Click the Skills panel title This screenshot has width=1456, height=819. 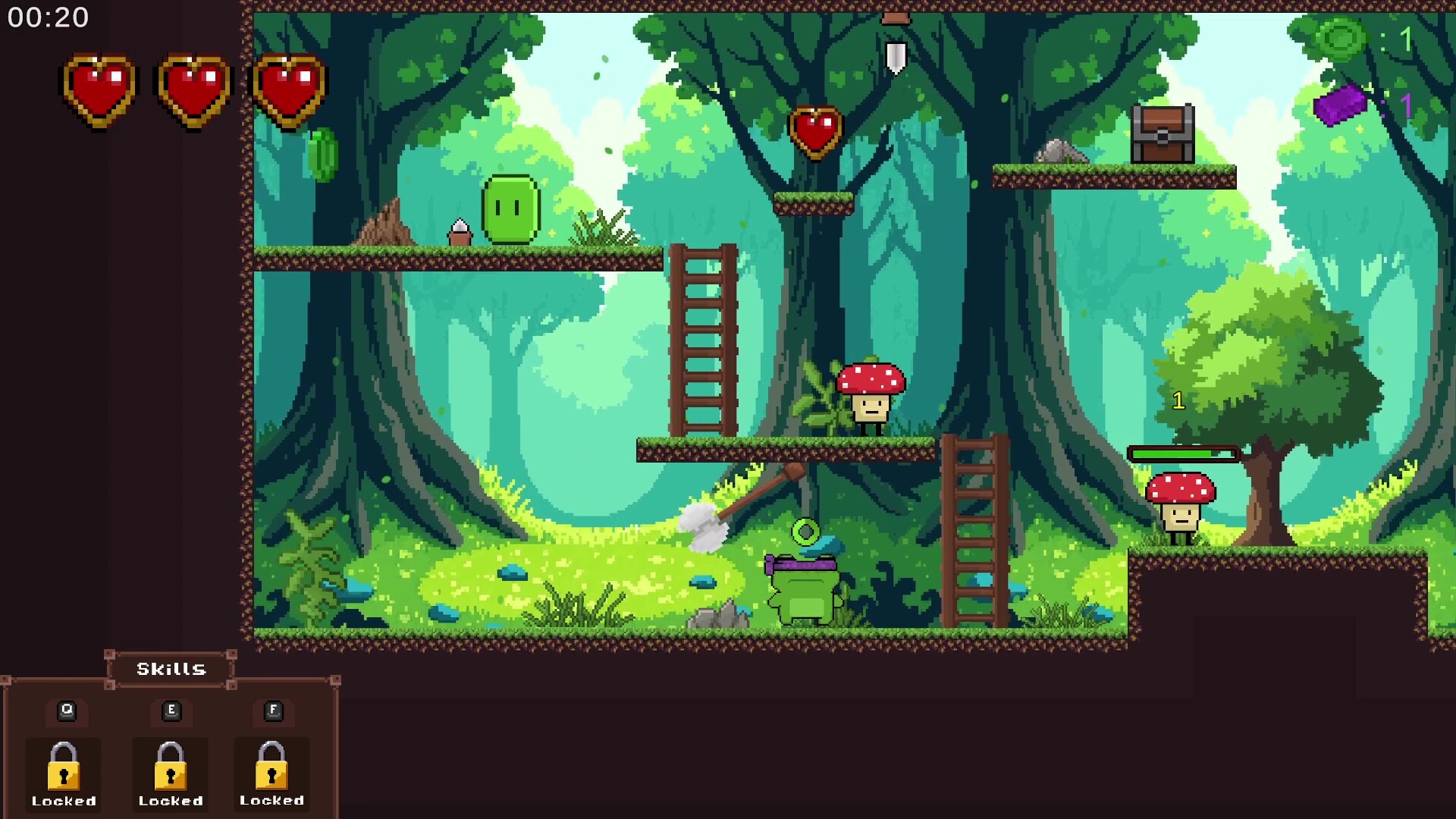point(171,669)
